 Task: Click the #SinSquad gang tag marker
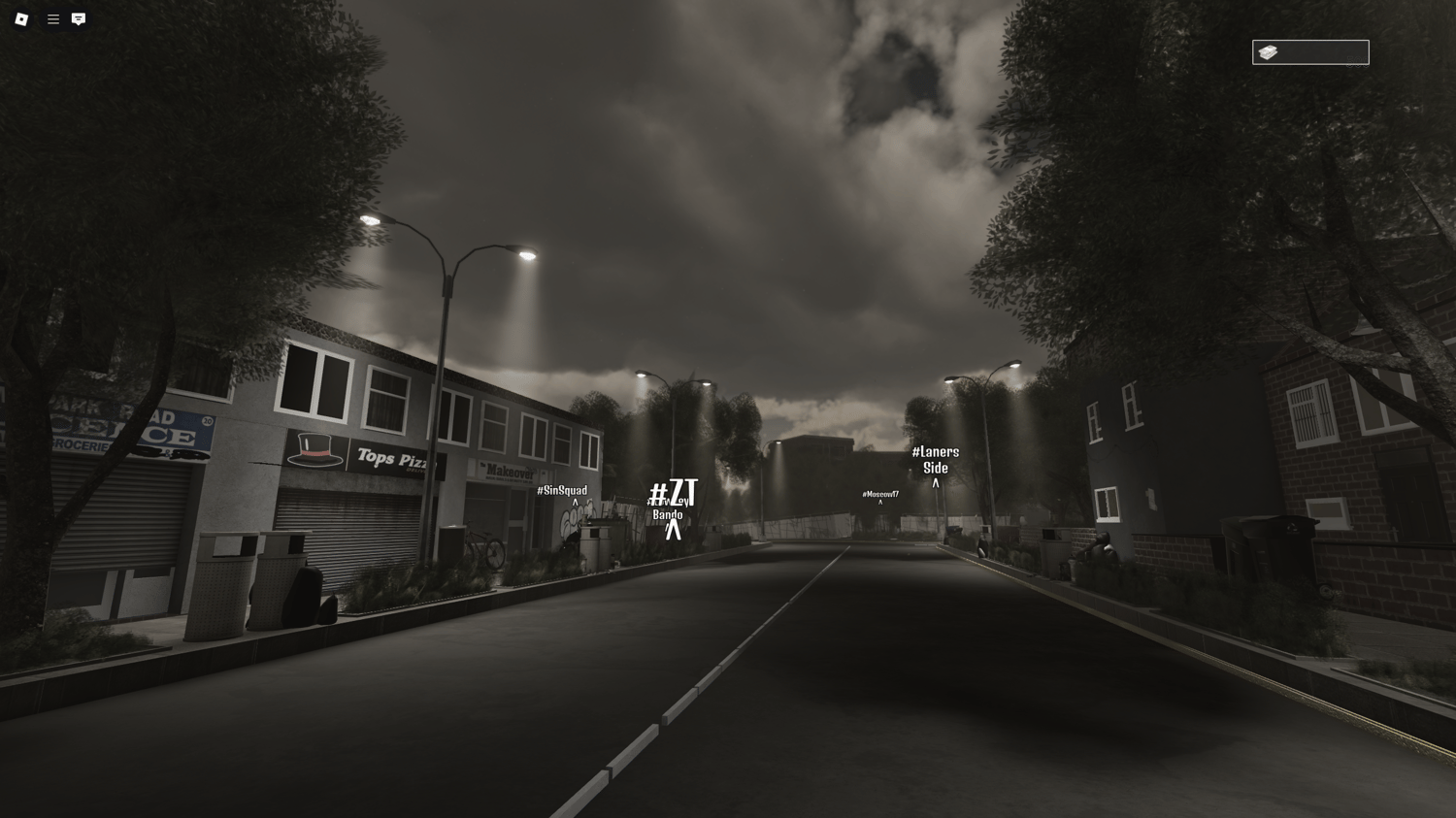click(561, 490)
